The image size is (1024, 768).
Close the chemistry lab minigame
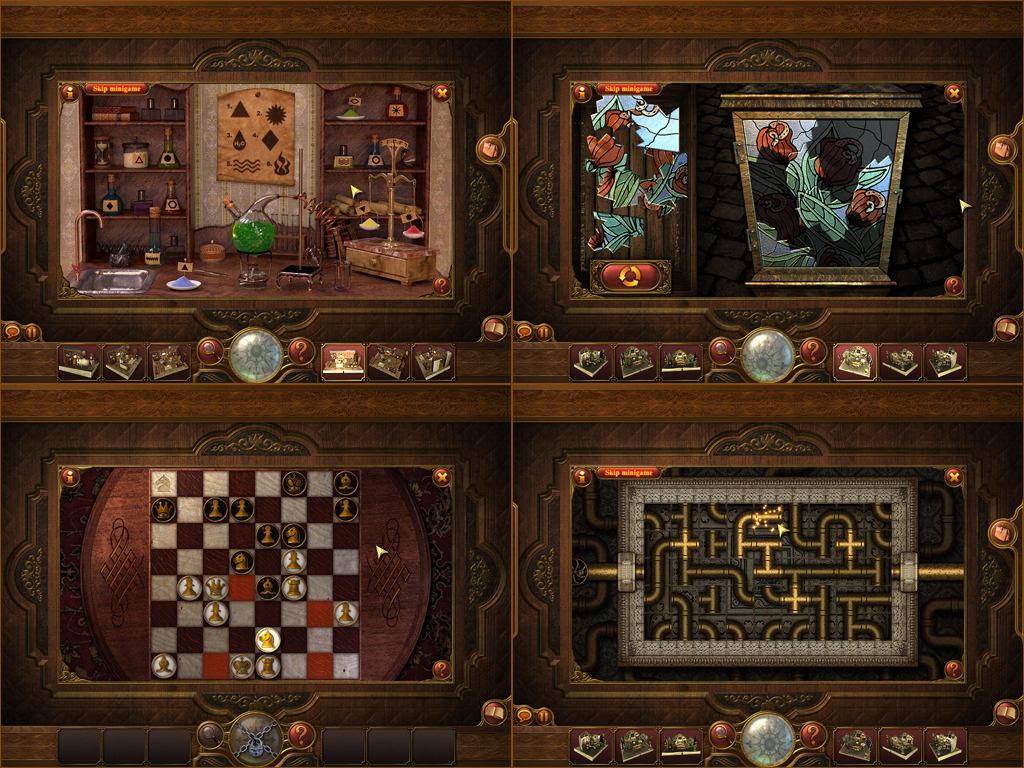tap(441, 93)
